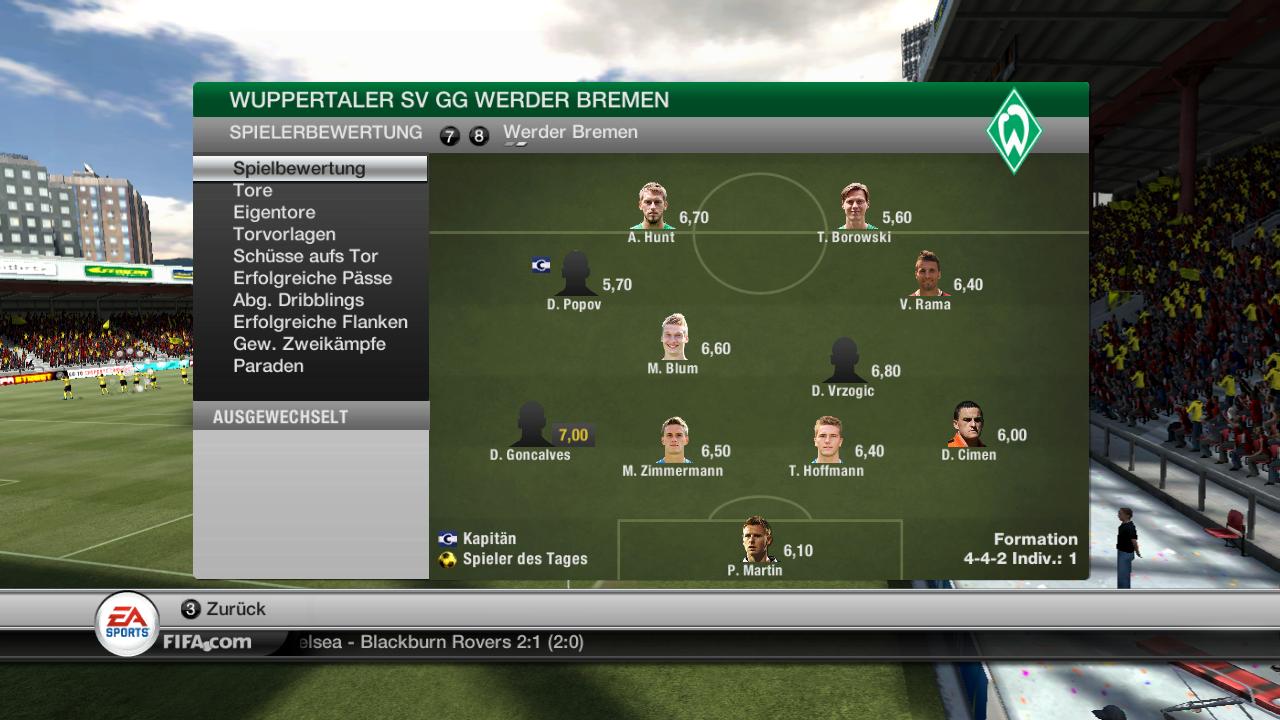1280x720 pixels.
Task: Select D. Cimen's player portrait
Action: (968, 424)
